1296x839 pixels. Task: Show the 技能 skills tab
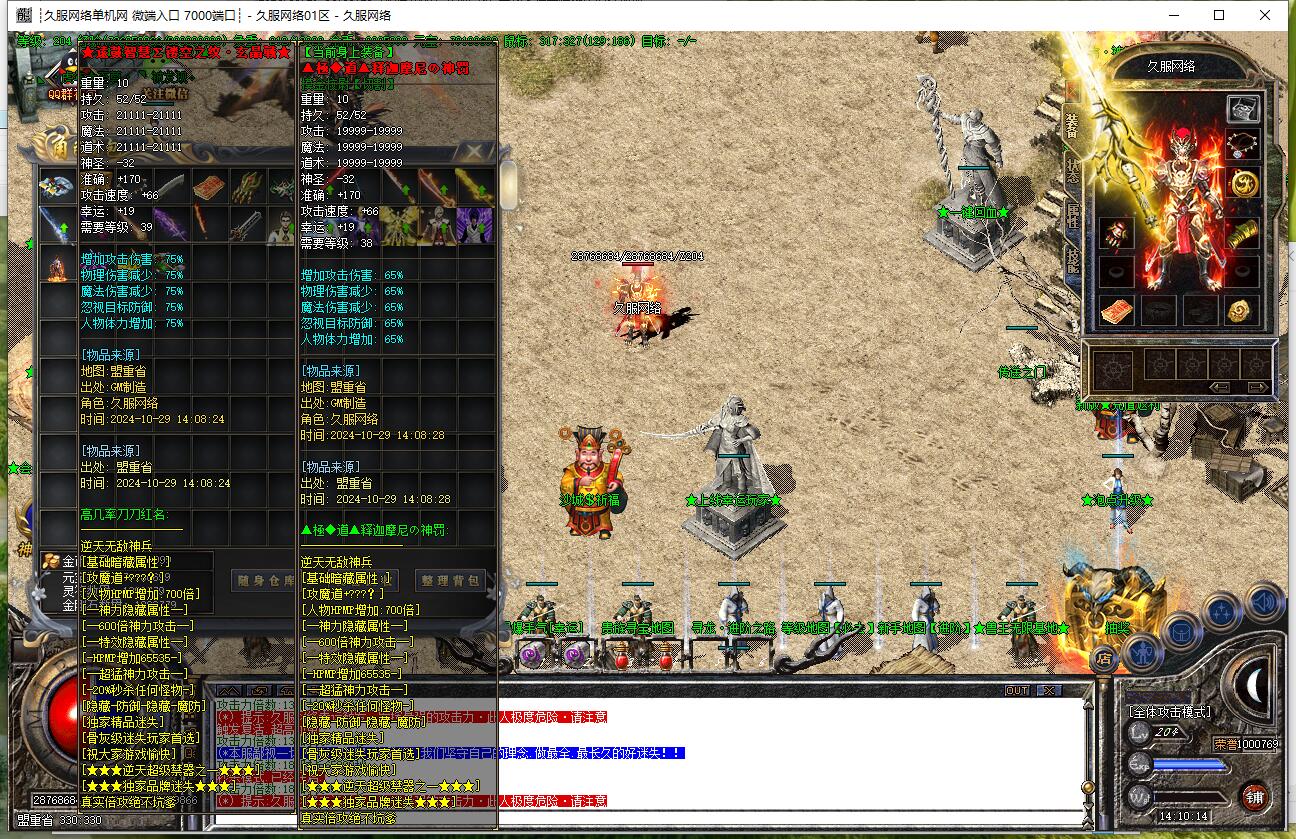1072,259
